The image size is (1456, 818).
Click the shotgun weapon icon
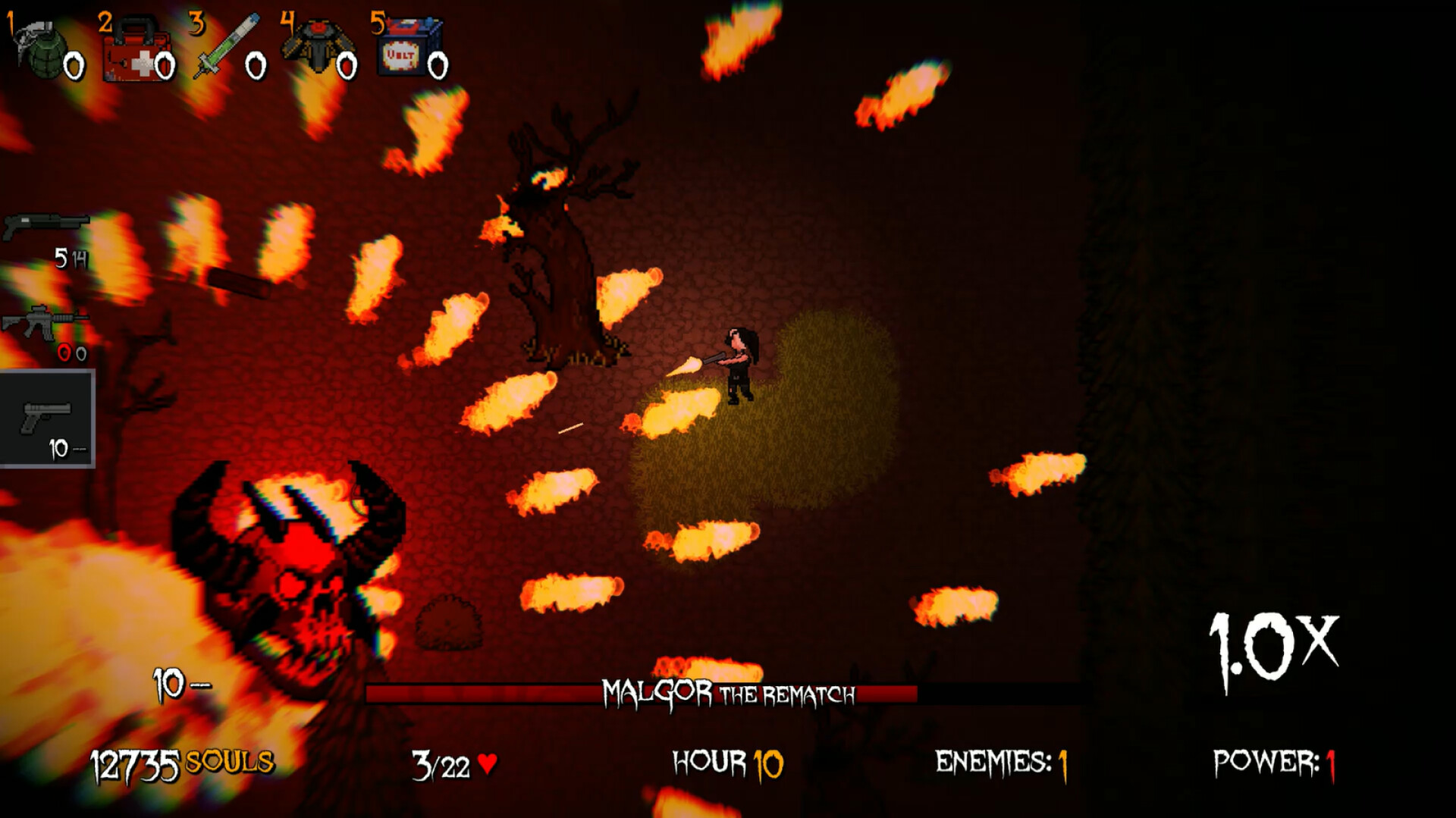(x=45, y=224)
